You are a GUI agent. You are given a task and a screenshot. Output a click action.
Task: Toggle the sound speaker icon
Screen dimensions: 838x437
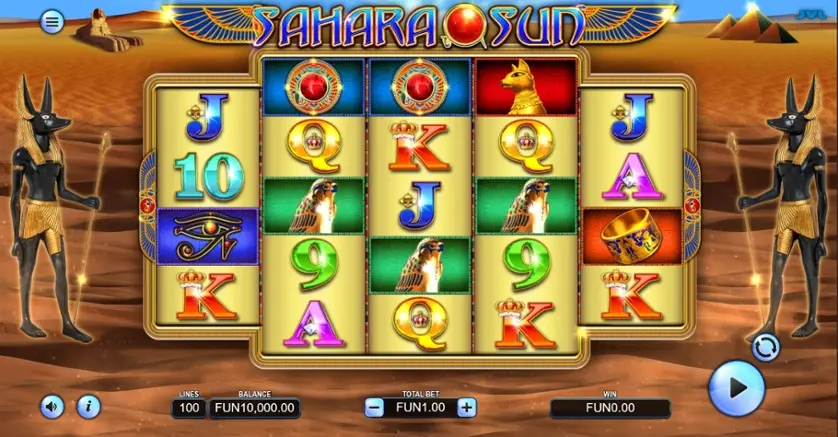point(52,406)
